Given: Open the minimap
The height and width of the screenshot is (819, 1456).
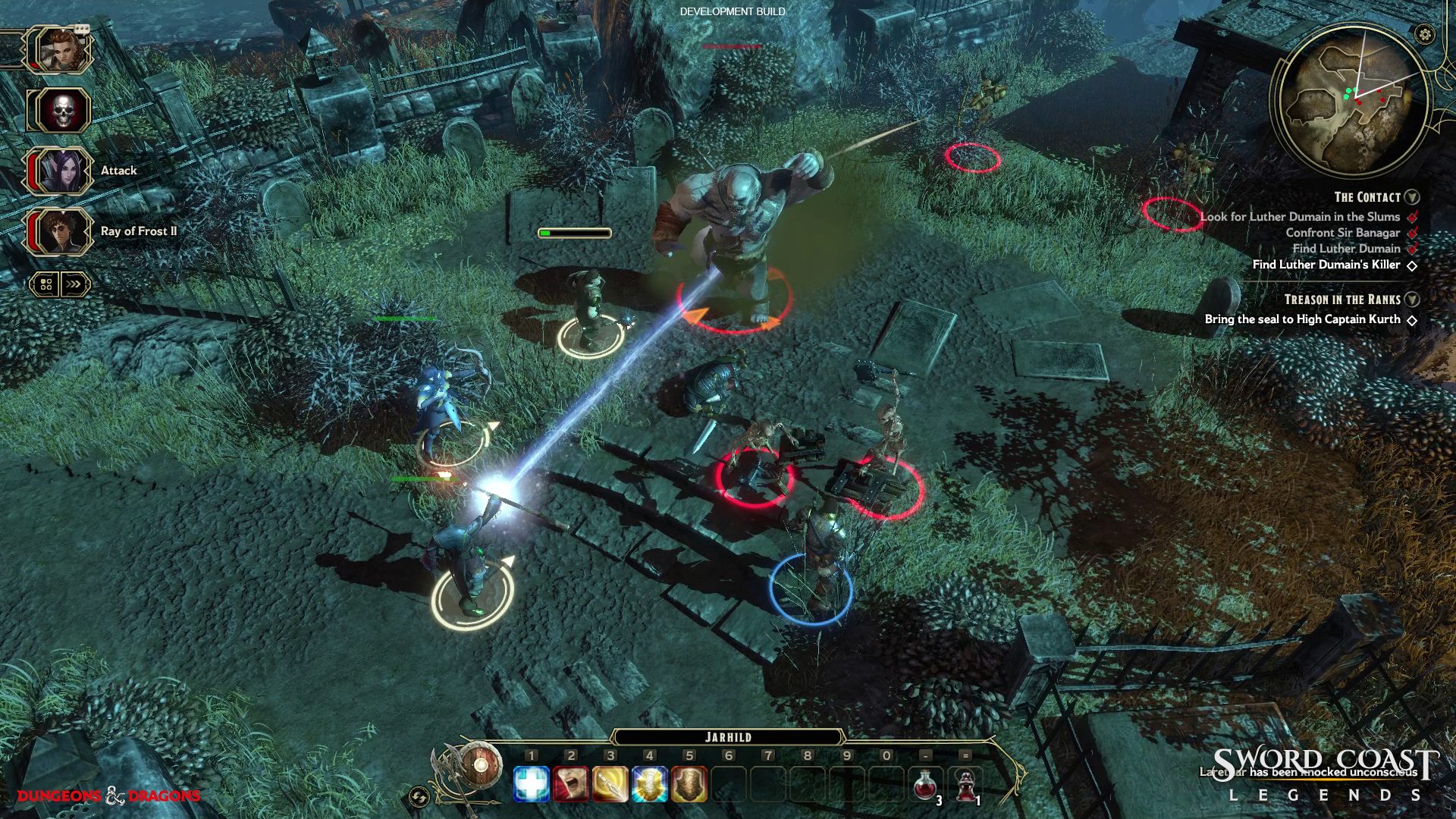Looking at the screenshot, I should 1348,101.
